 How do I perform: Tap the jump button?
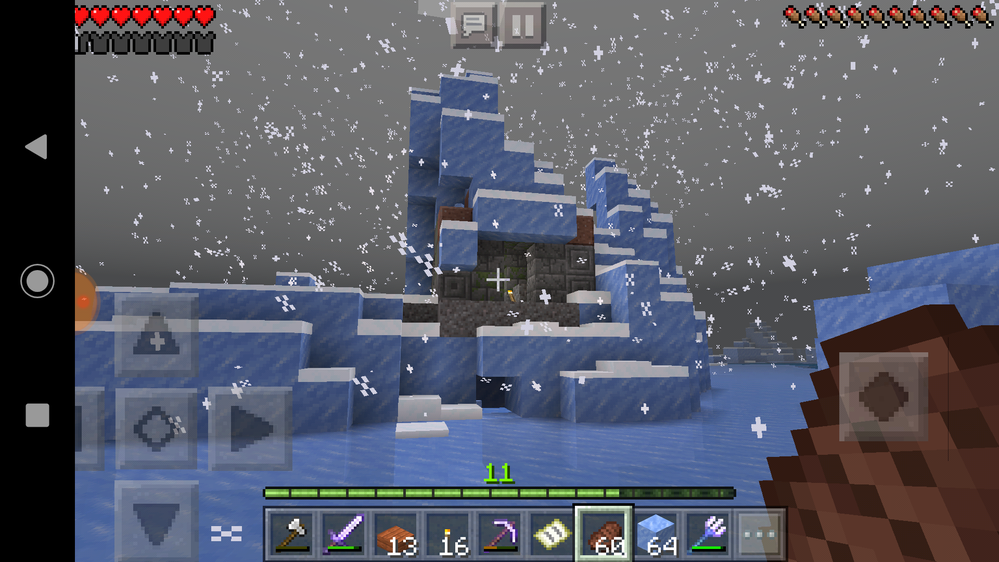coord(883,397)
